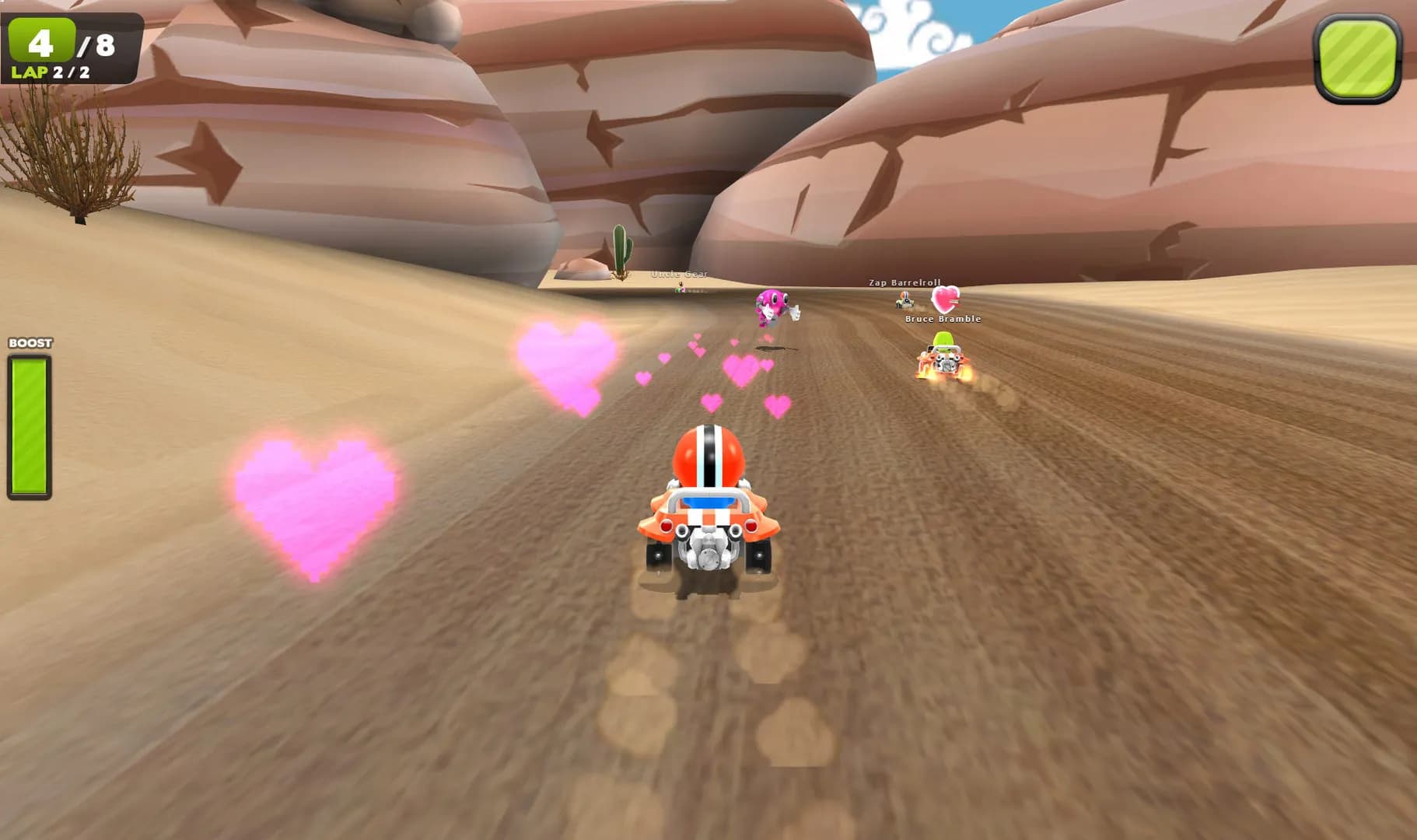
Task: Toggle the item slot in top-right corner
Action: pos(1355,54)
